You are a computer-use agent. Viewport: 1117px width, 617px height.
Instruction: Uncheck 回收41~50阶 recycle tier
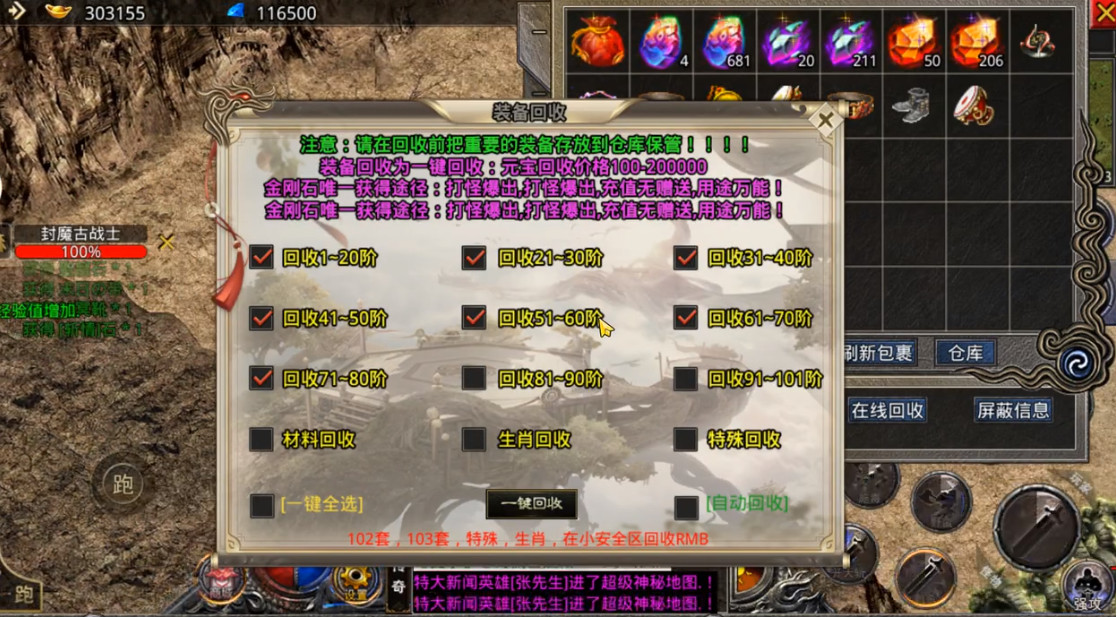(x=262, y=318)
